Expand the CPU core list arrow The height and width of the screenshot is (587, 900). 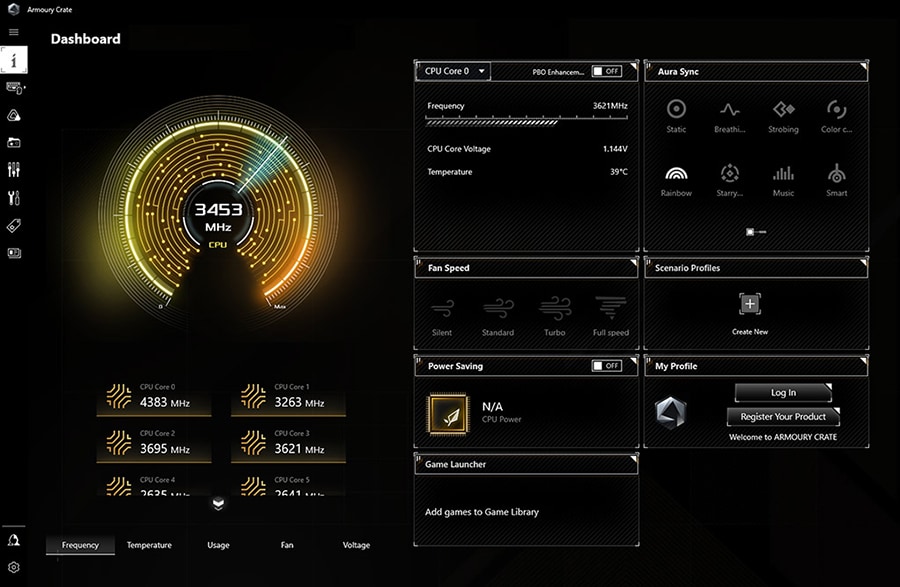[219, 504]
